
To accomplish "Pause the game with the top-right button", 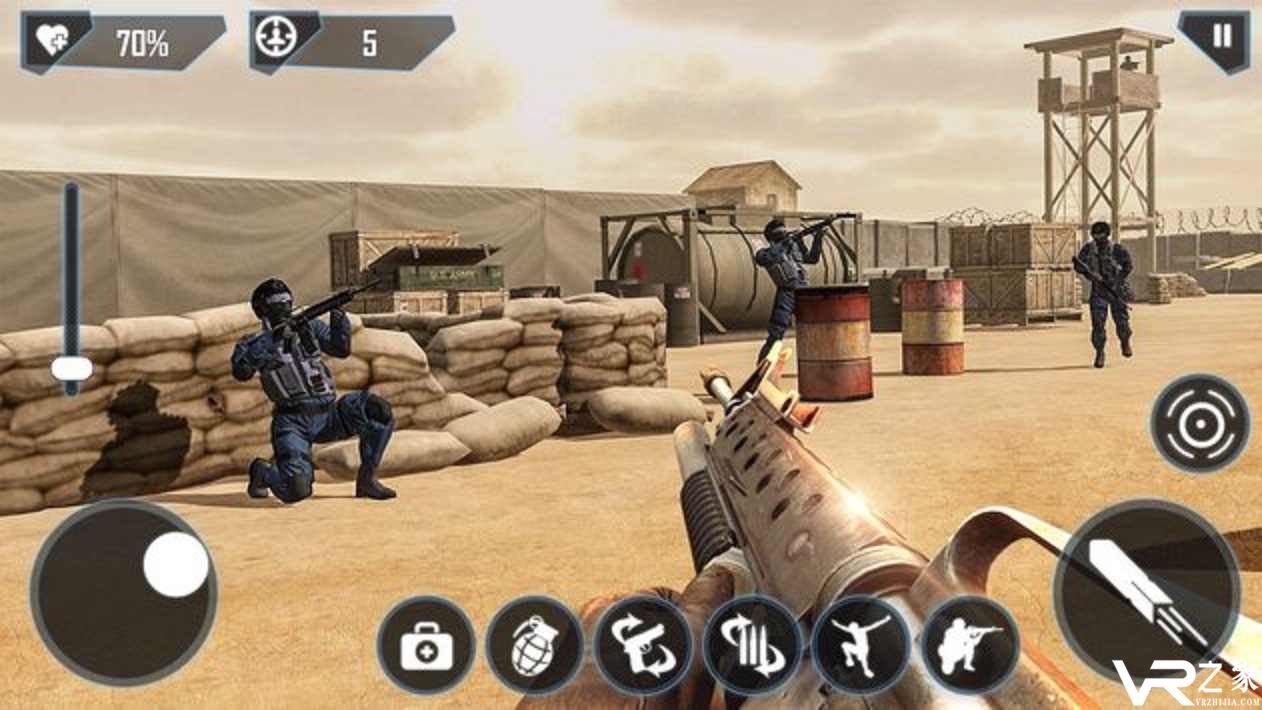I will pyautogui.click(x=1221, y=38).
